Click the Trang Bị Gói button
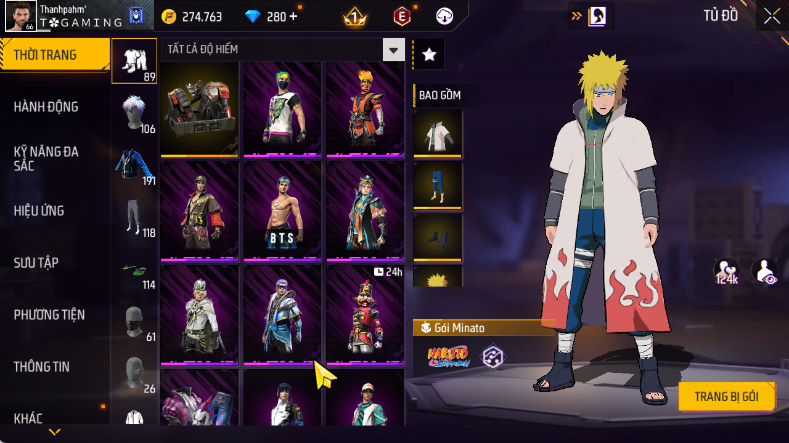This screenshot has width=789, height=443. tap(726, 396)
